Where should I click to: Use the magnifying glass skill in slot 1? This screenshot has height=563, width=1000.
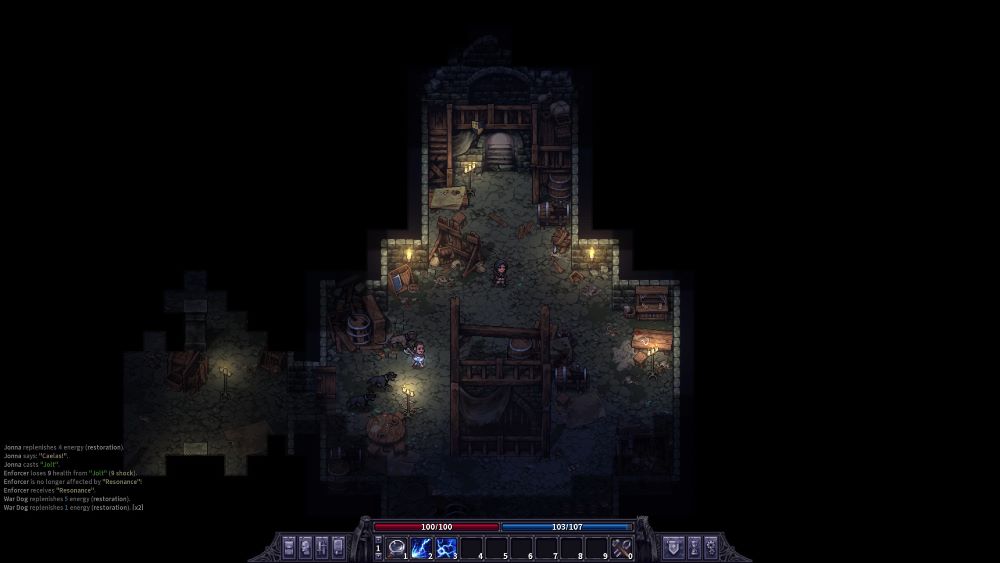396,547
